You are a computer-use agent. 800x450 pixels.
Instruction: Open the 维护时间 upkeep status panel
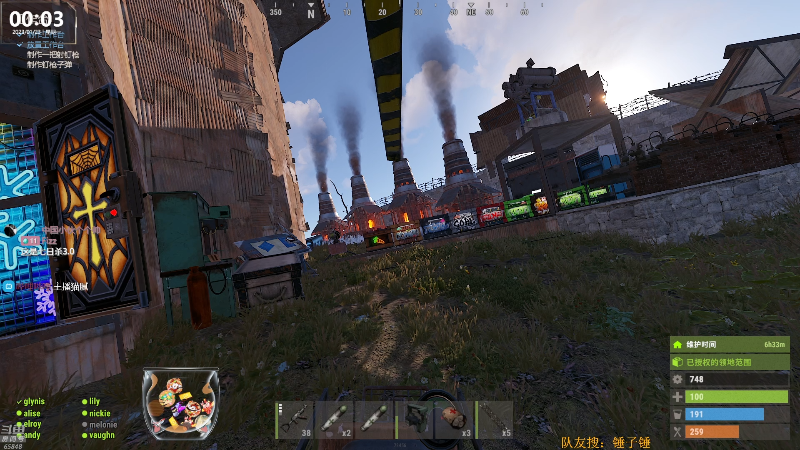pos(729,343)
